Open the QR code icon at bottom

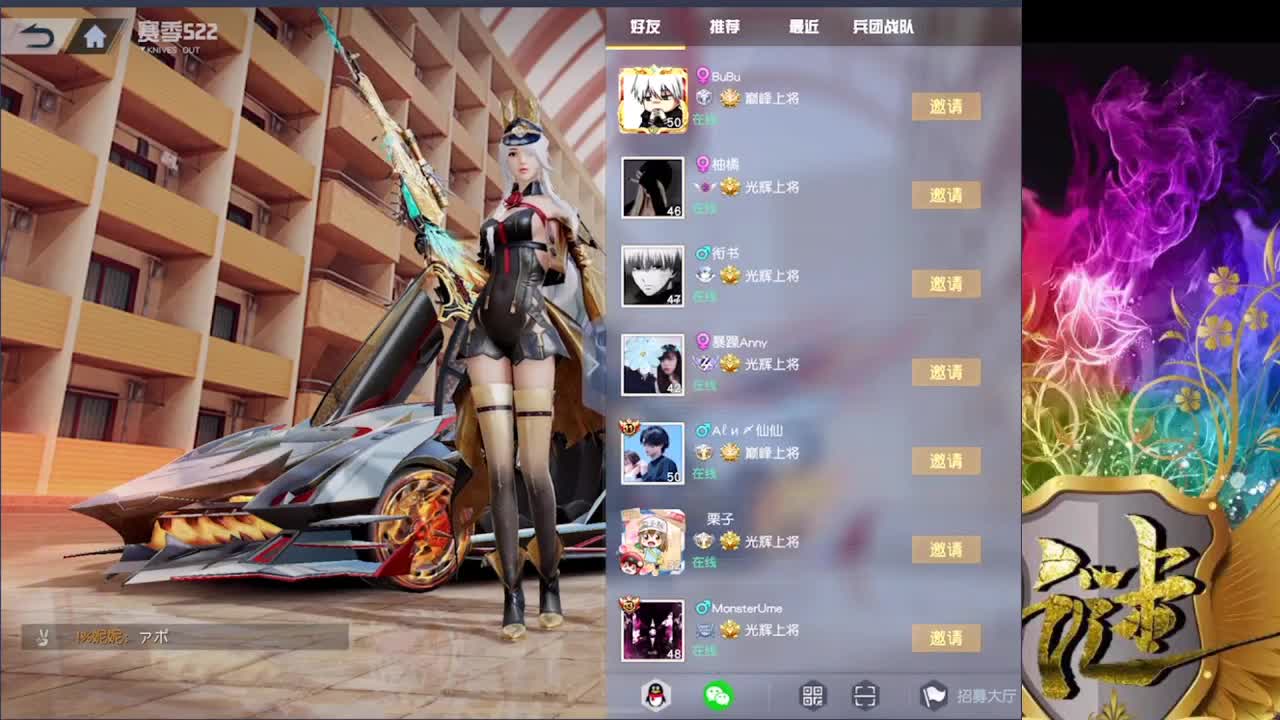(813, 697)
